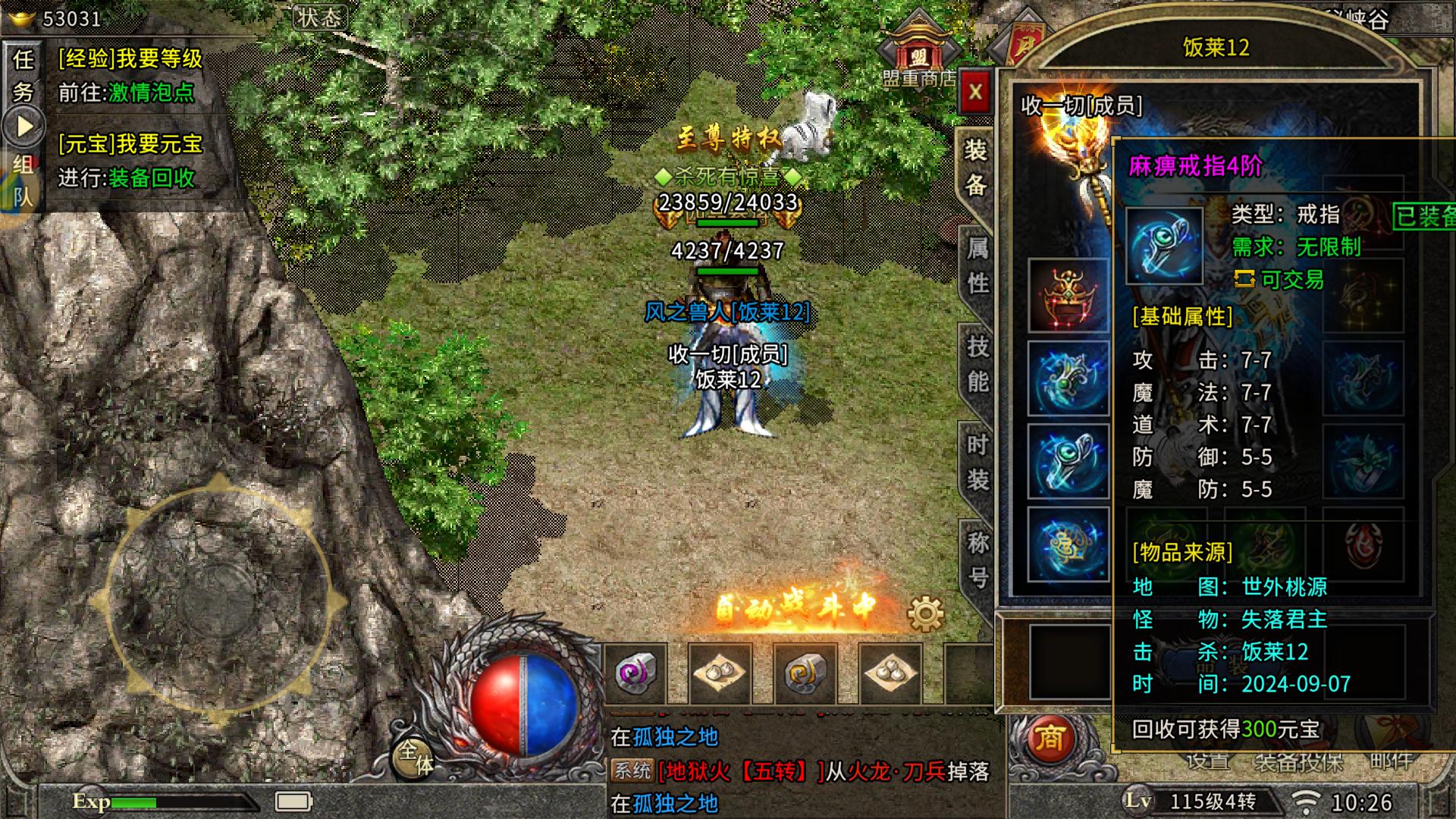Select the 装备 equipment tab
Image resolution: width=1456 pixels, height=819 pixels.
(975, 168)
